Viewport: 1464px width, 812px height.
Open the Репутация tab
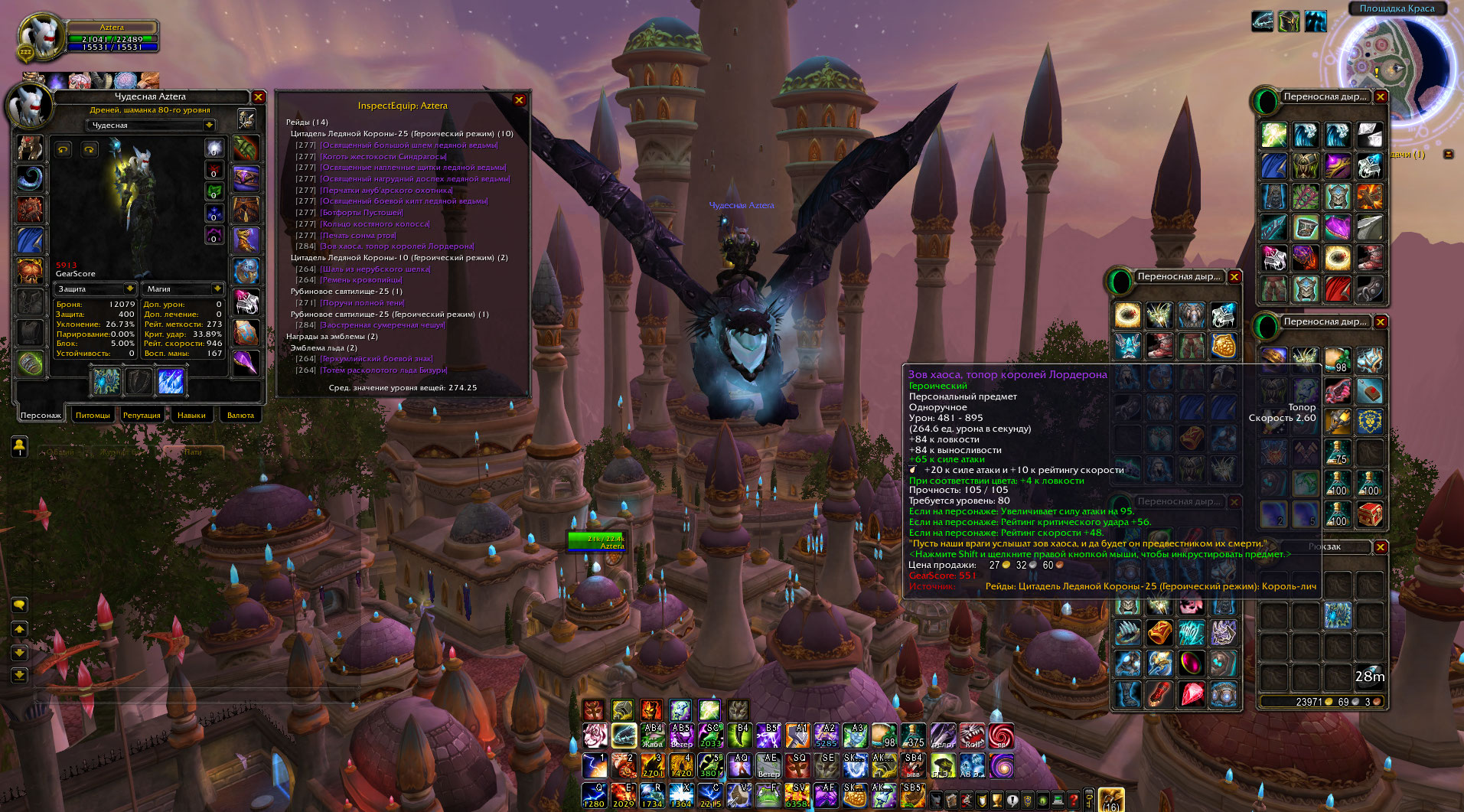142,415
